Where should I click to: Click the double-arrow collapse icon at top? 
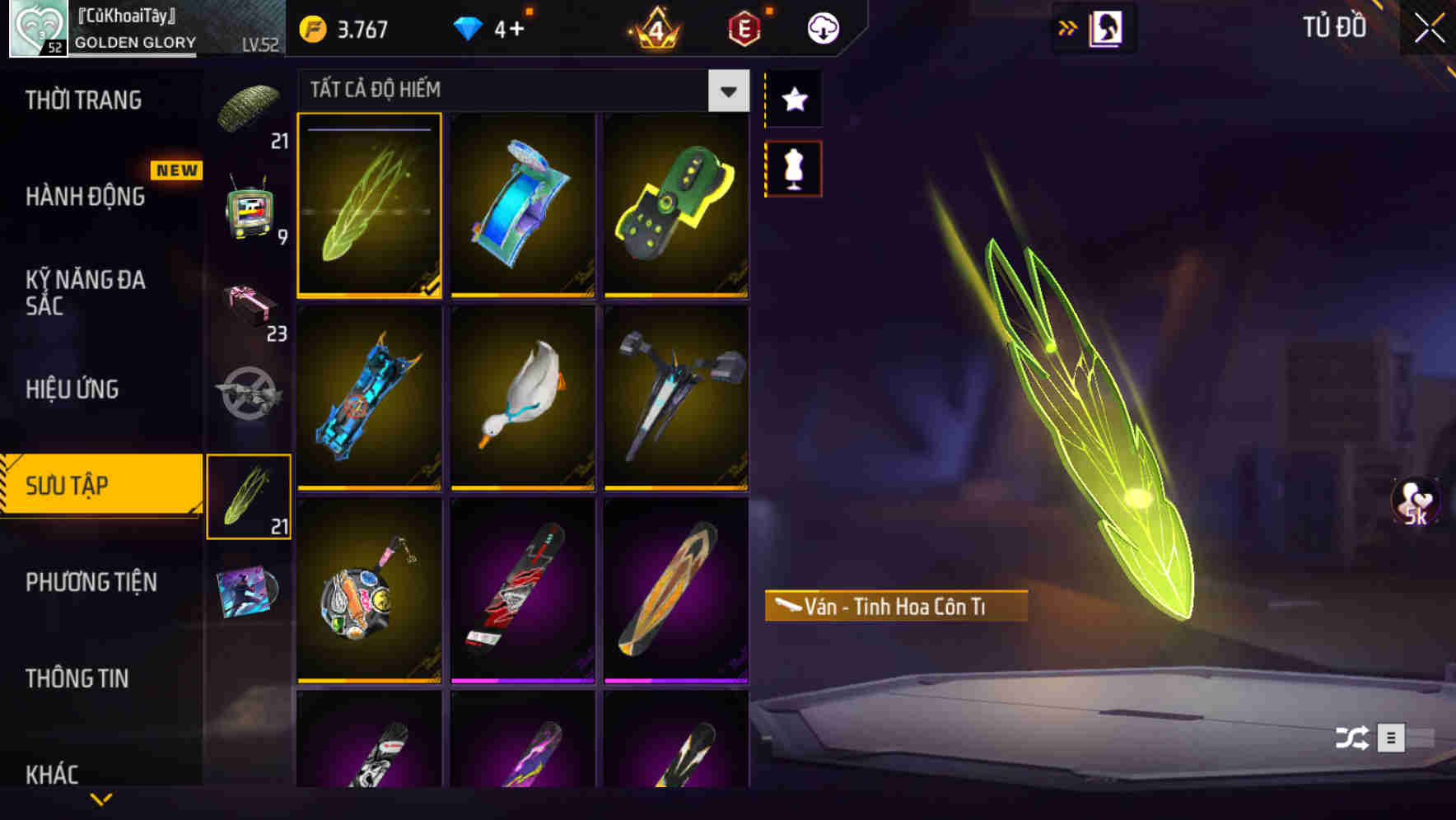click(1068, 26)
